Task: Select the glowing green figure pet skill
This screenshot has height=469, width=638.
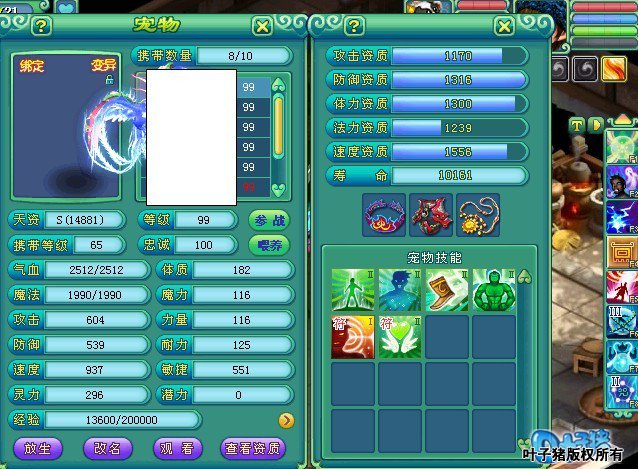Action: coord(352,289)
